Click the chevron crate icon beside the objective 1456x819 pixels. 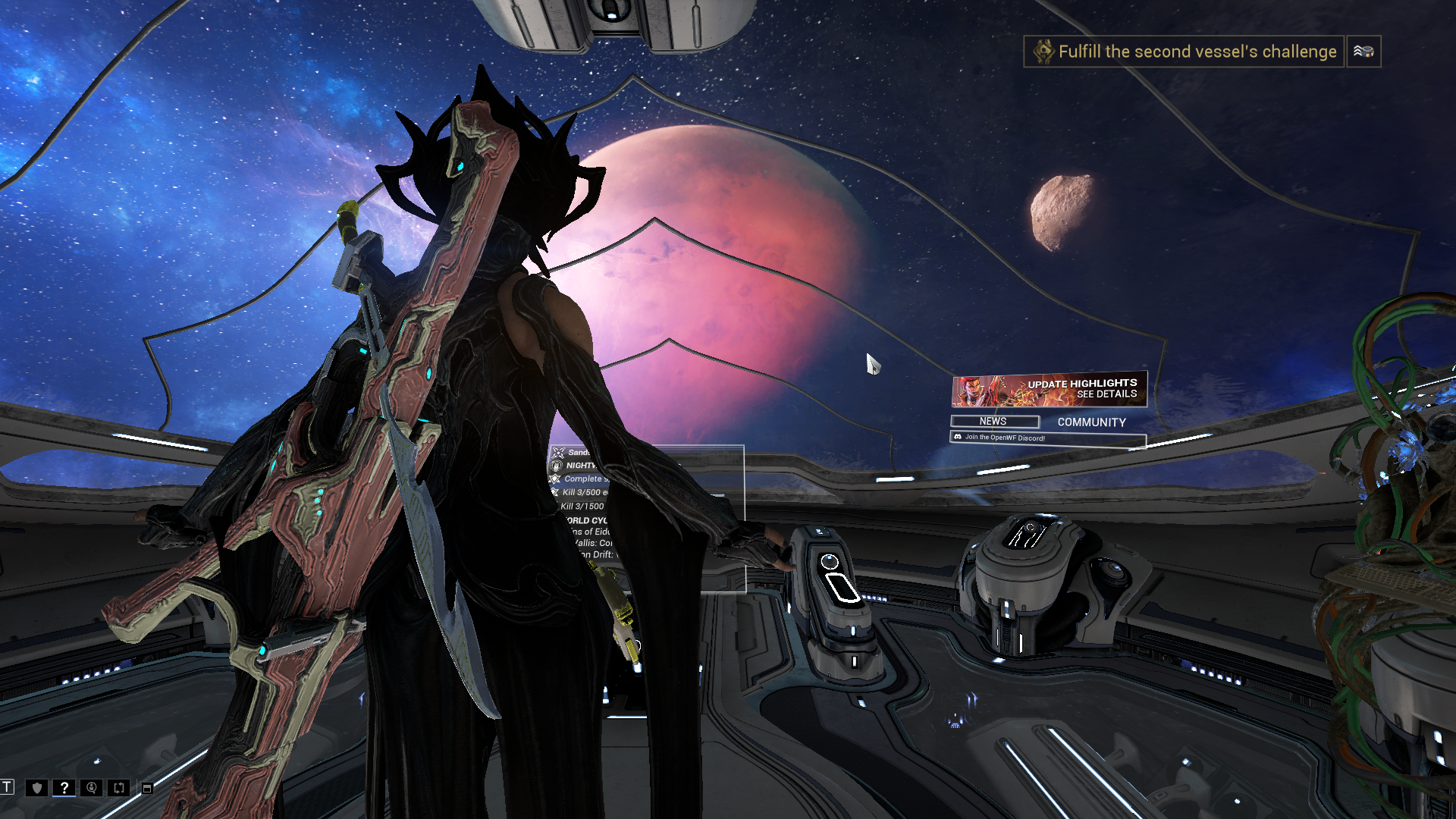coord(1363,52)
